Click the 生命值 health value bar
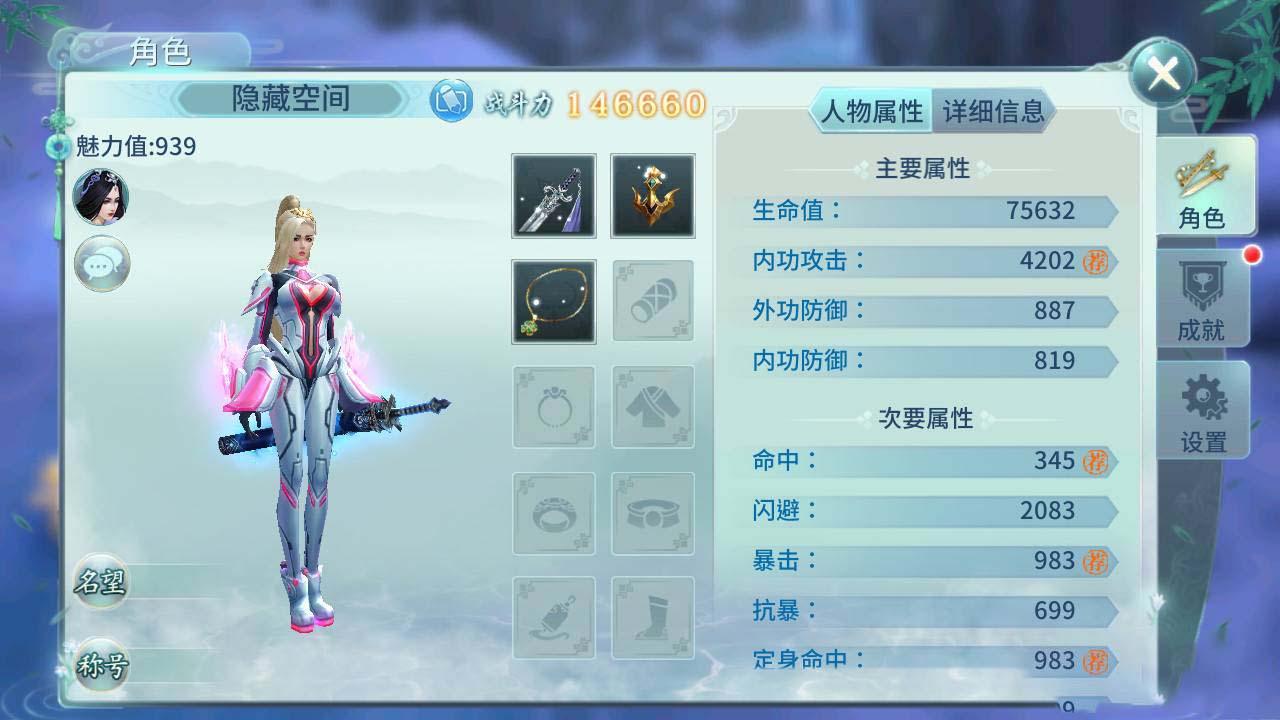 point(930,211)
